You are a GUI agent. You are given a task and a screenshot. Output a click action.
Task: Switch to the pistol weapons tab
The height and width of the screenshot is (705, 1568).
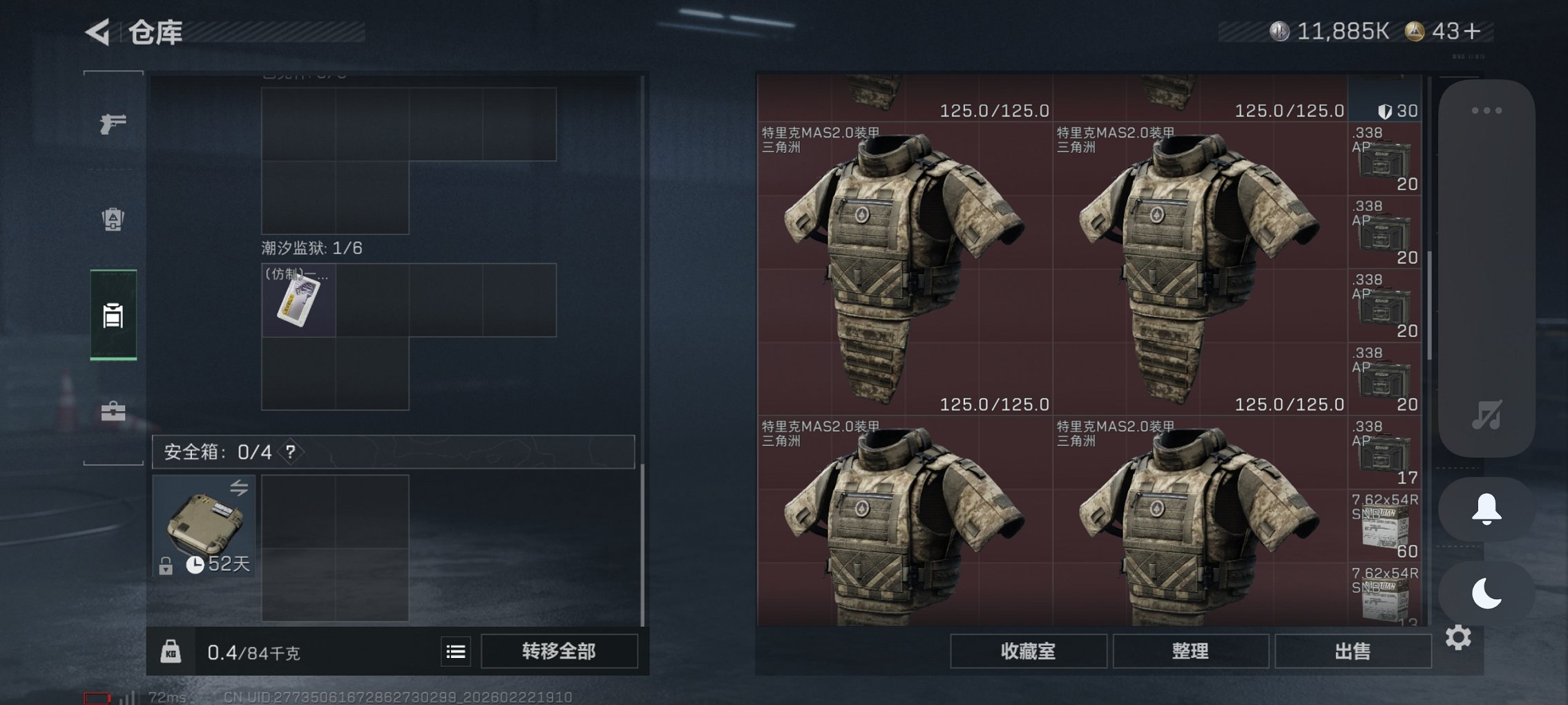click(x=113, y=123)
